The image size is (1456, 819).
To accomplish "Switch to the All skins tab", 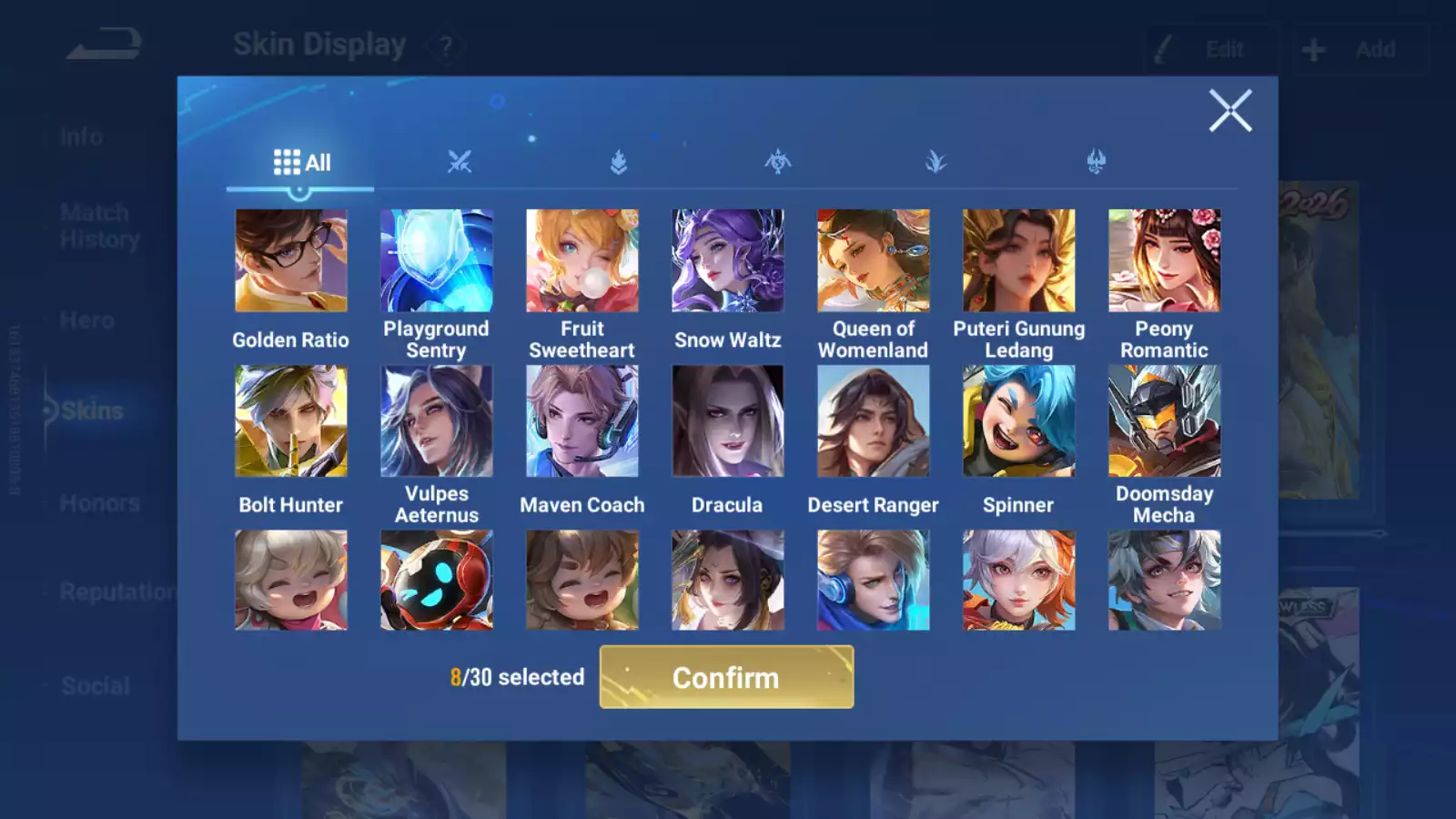I will [x=300, y=162].
